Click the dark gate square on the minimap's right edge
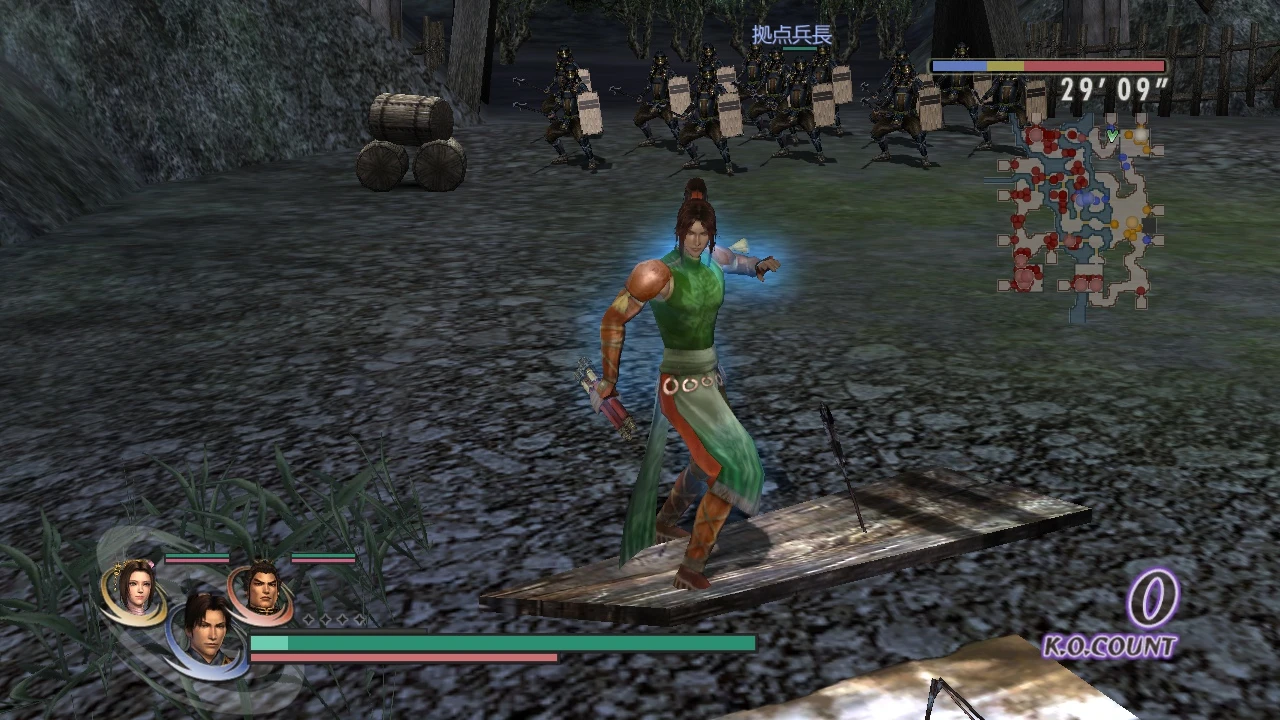1280x720 pixels. pos(1148,225)
